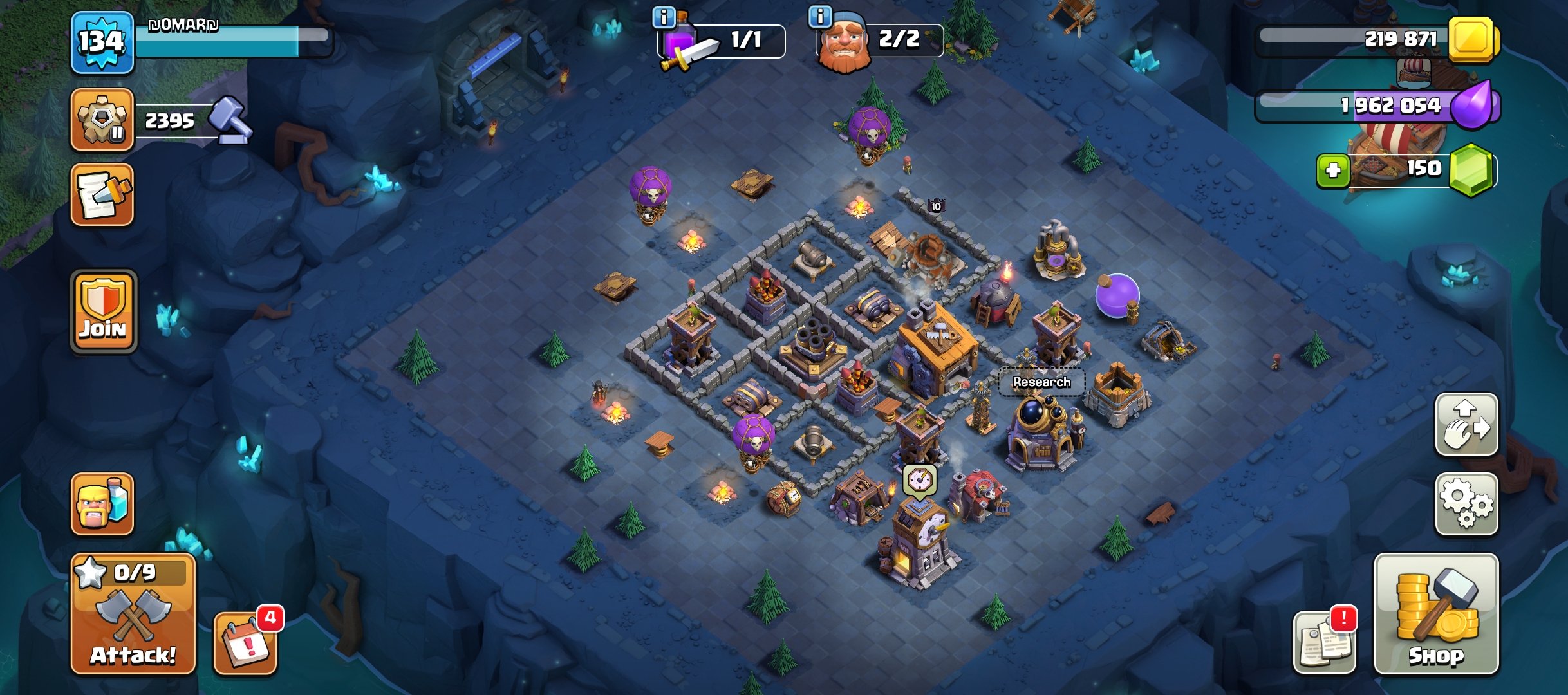1568x695 pixels.
Task: Open the events calendar with 4 badge
Action: click(245, 643)
